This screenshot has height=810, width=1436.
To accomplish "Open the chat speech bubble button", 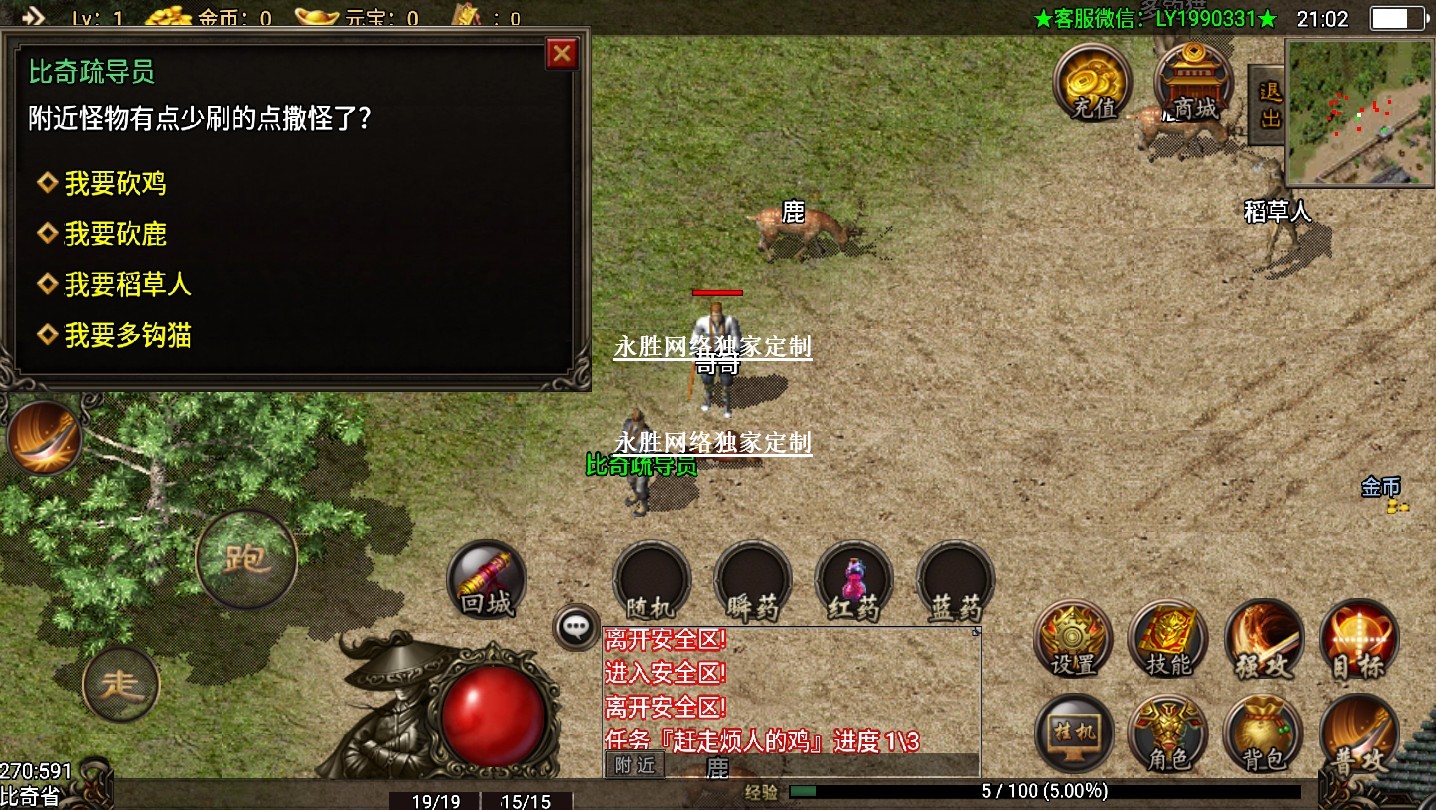I will [576, 627].
